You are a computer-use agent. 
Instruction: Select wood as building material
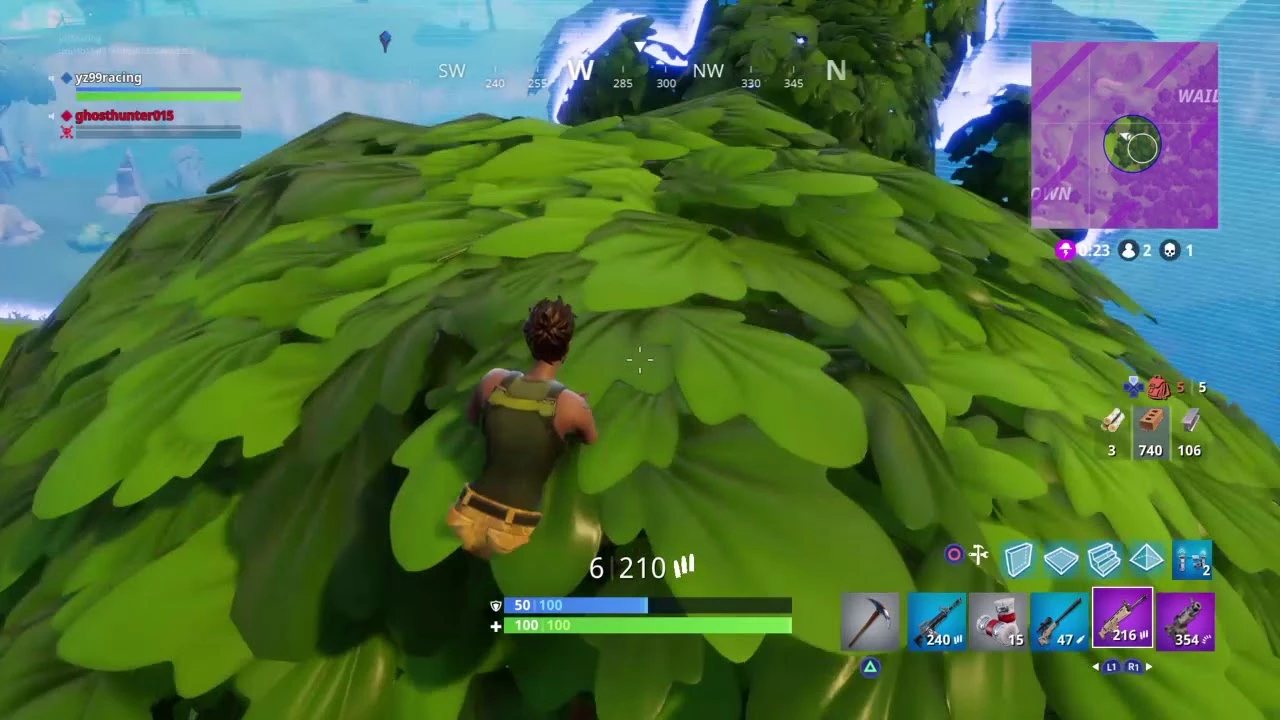coord(1112,423)
